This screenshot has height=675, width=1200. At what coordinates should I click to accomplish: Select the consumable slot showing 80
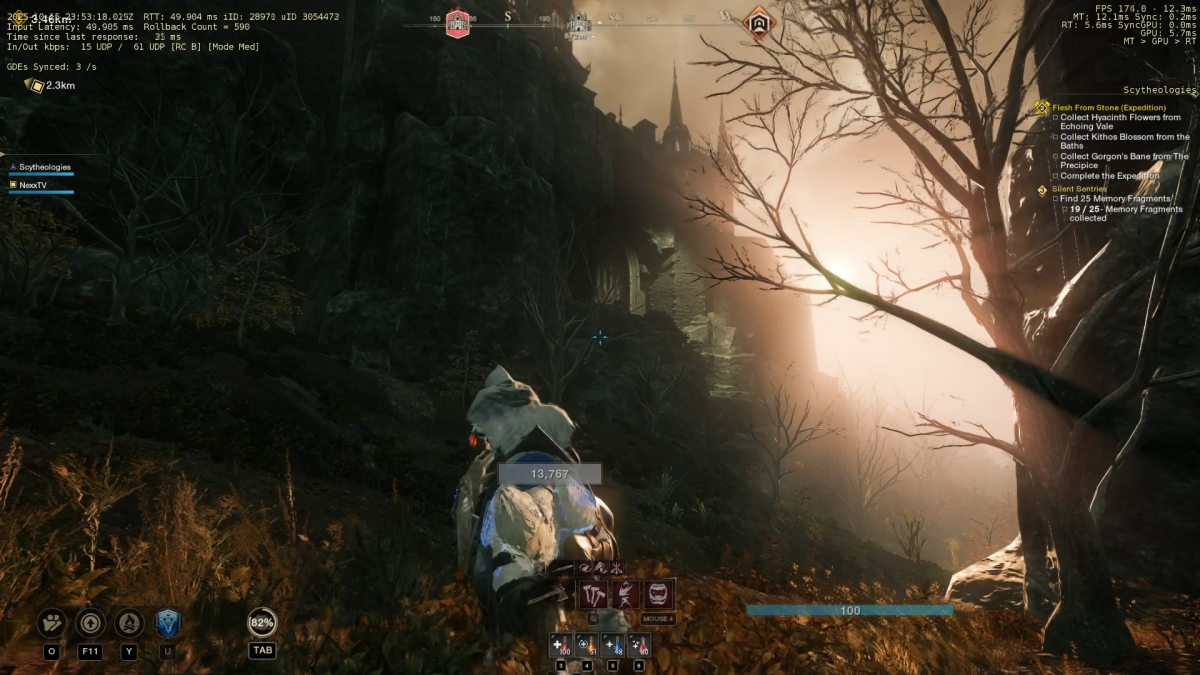point(639,646)
